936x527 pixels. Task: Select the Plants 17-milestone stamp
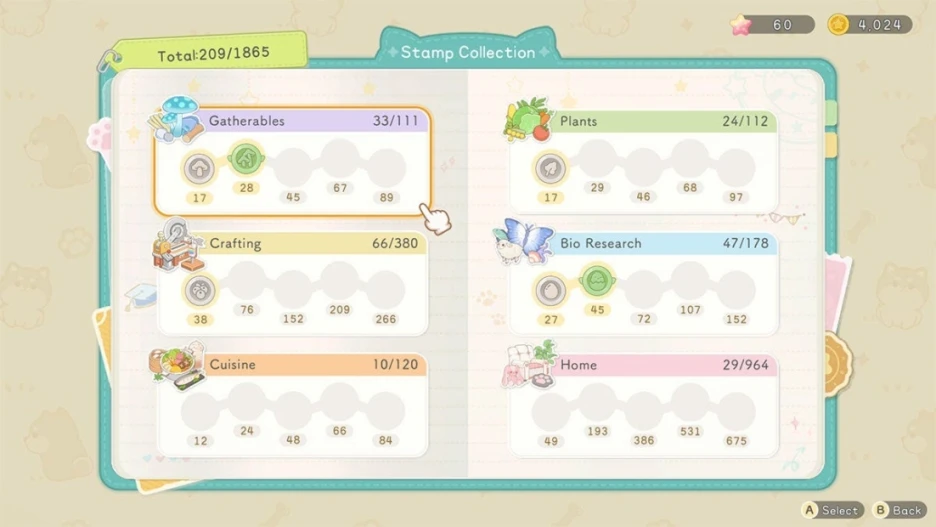(x=549, y=168)
